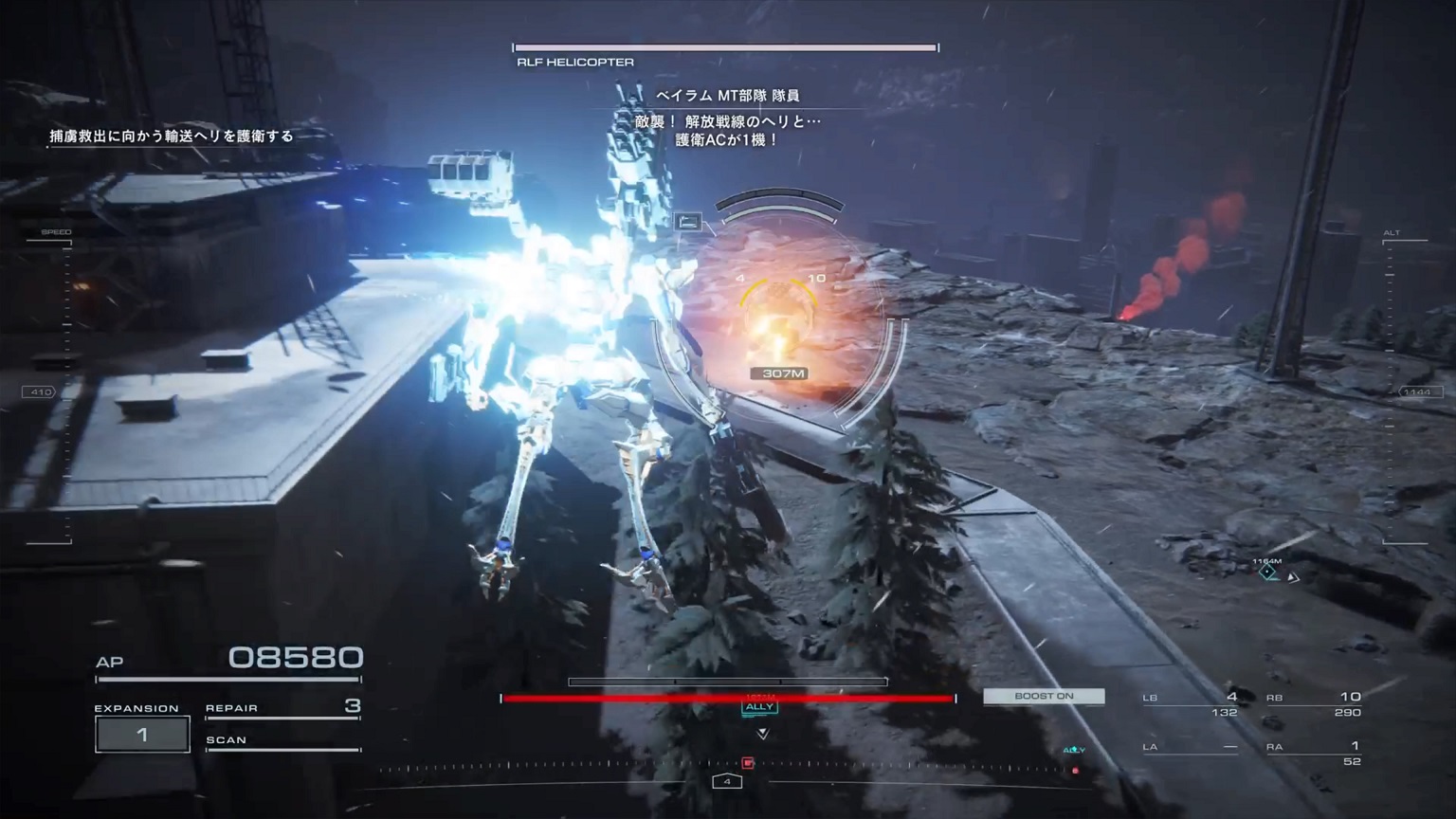Click the ALLY tag below the red bar

pyautogui.click(x=760, y=707)
